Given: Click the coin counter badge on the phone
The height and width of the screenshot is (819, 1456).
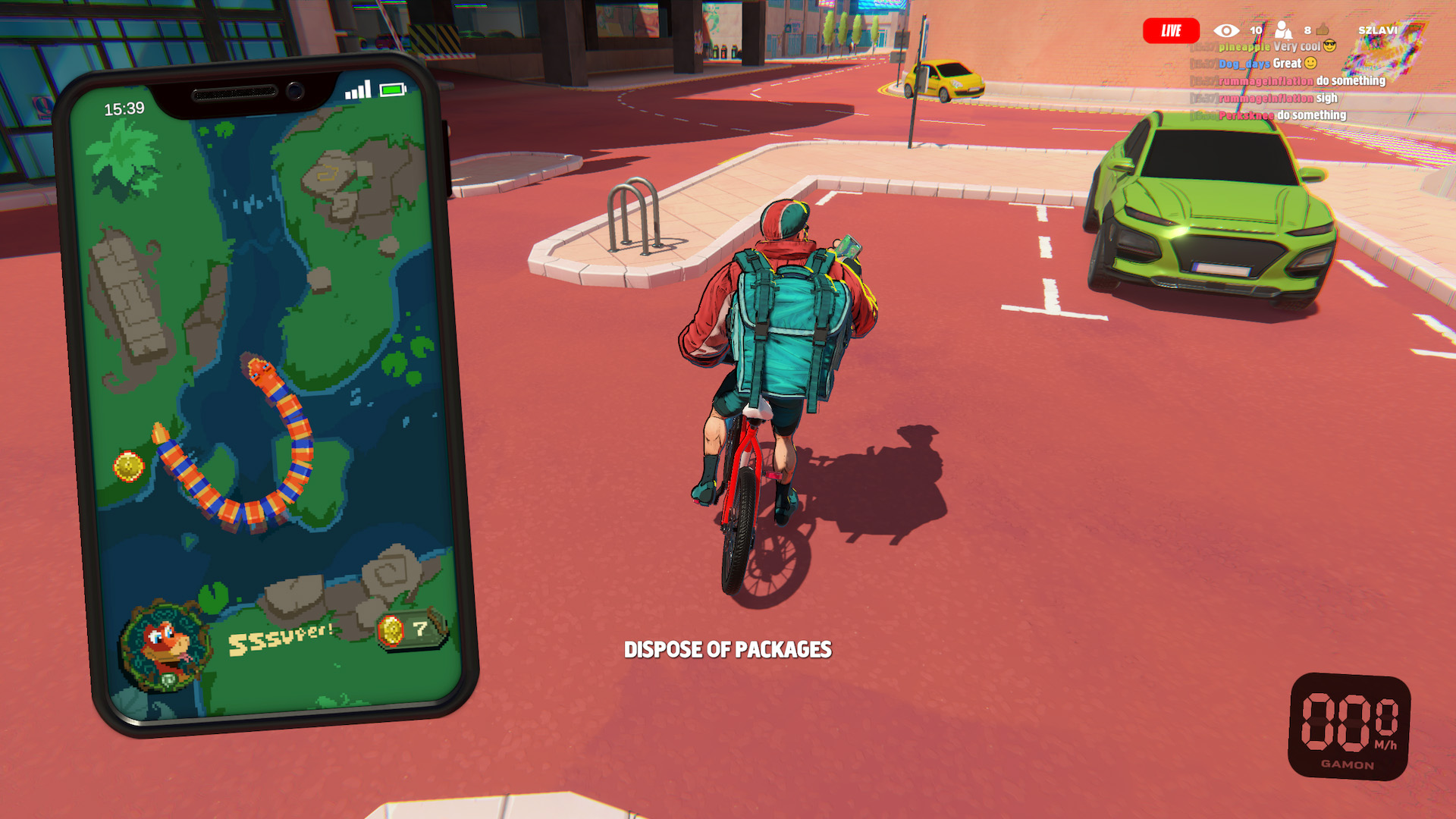Looking at the screenshot, I should pyautogui.click(x=411, y=629).
